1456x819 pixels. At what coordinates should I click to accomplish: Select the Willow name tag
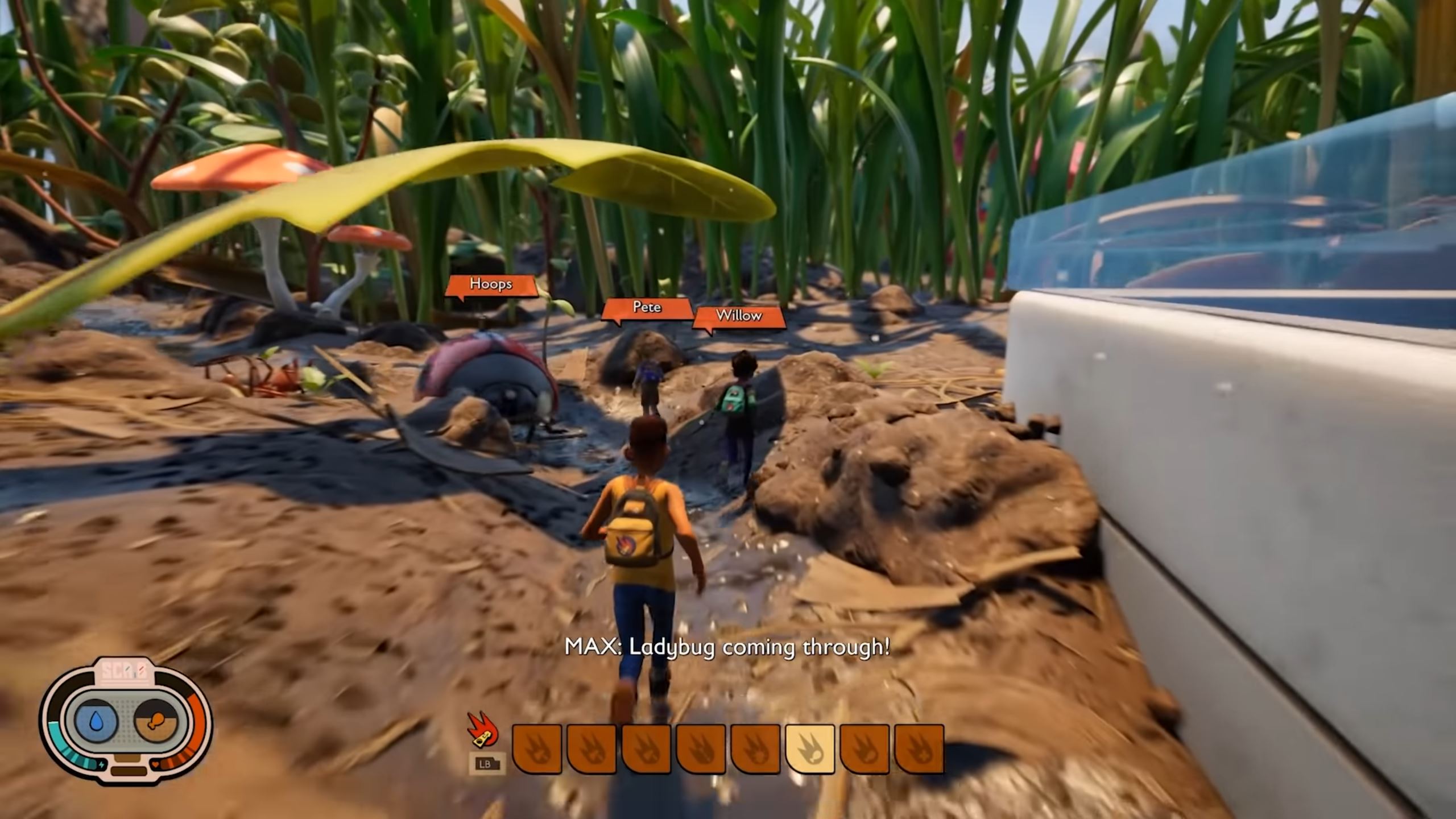point(738,316)
